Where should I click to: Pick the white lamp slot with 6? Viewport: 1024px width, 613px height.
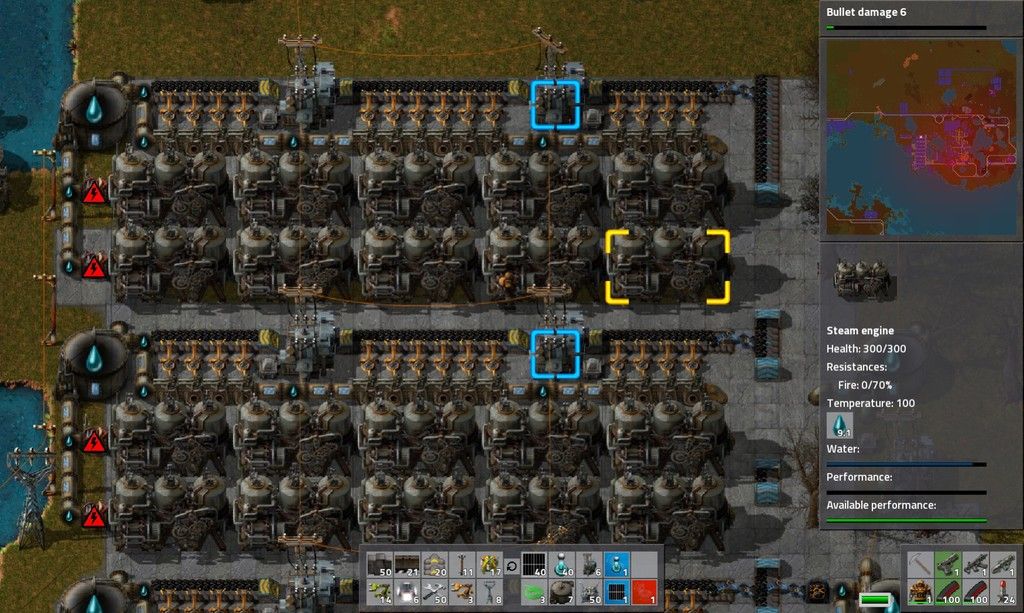(407, 590)
